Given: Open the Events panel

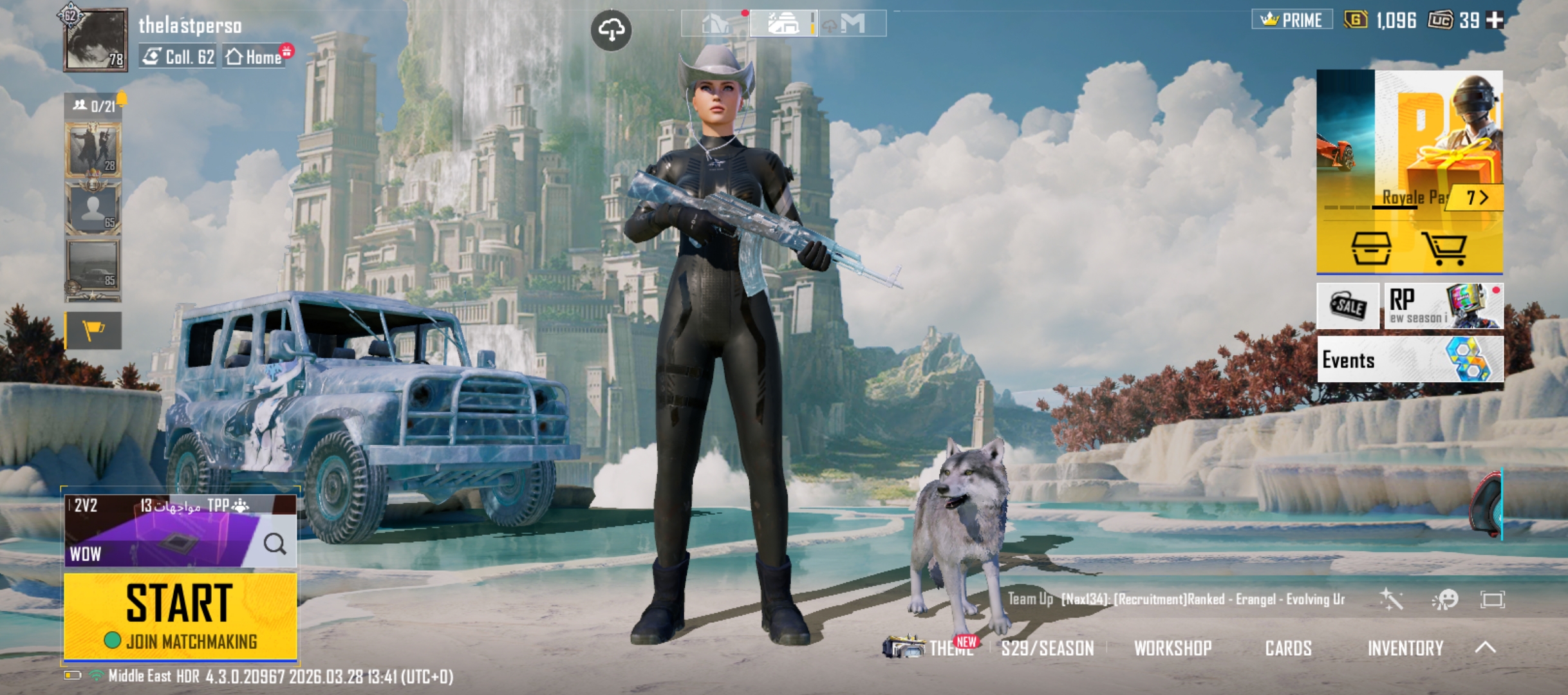Looking at the screenshot, I should 1410,360.
